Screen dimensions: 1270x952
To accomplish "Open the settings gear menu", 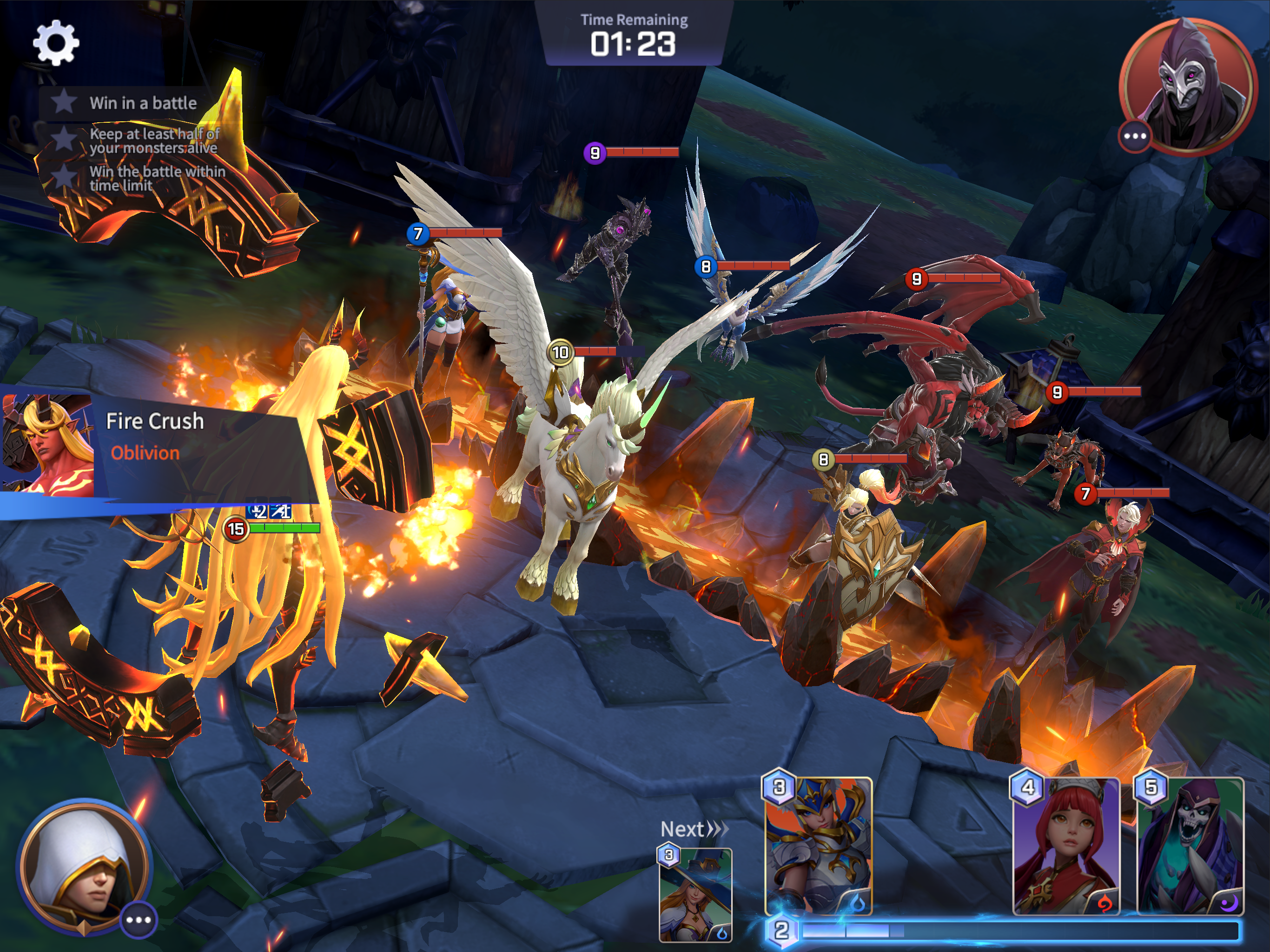I will point(56,43).
